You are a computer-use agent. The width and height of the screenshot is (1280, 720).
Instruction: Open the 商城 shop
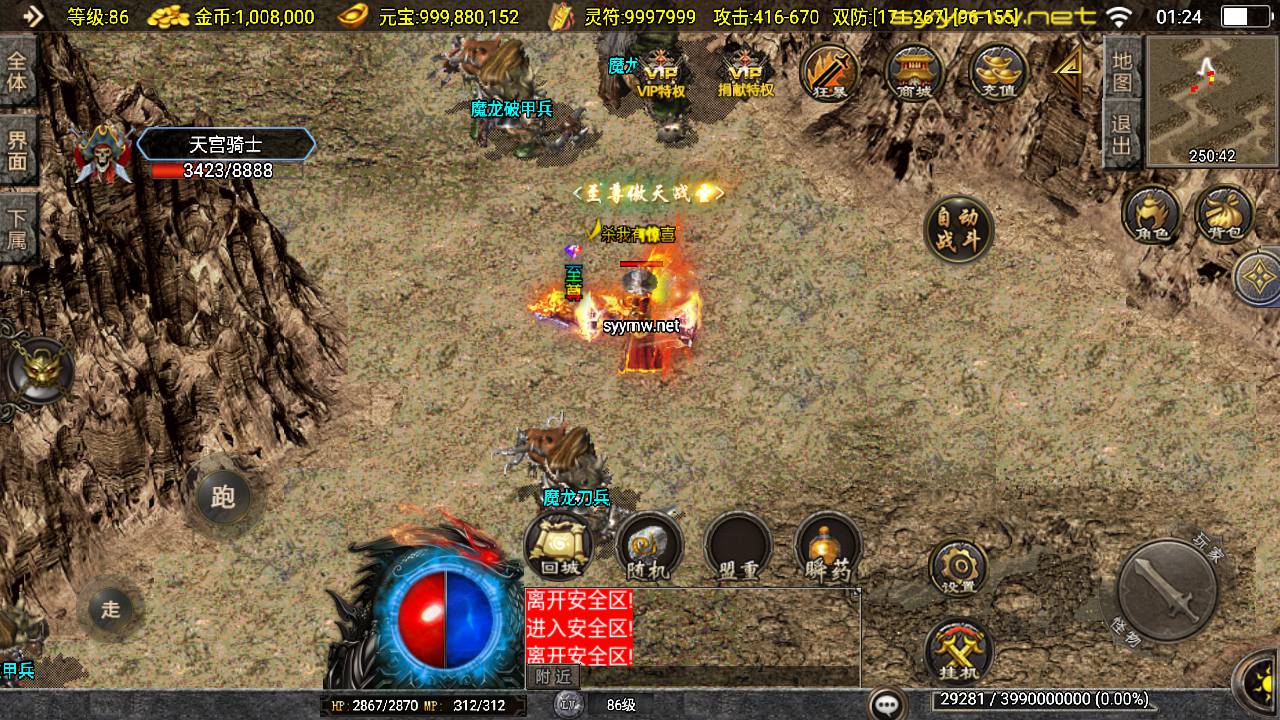pos(914,73)
